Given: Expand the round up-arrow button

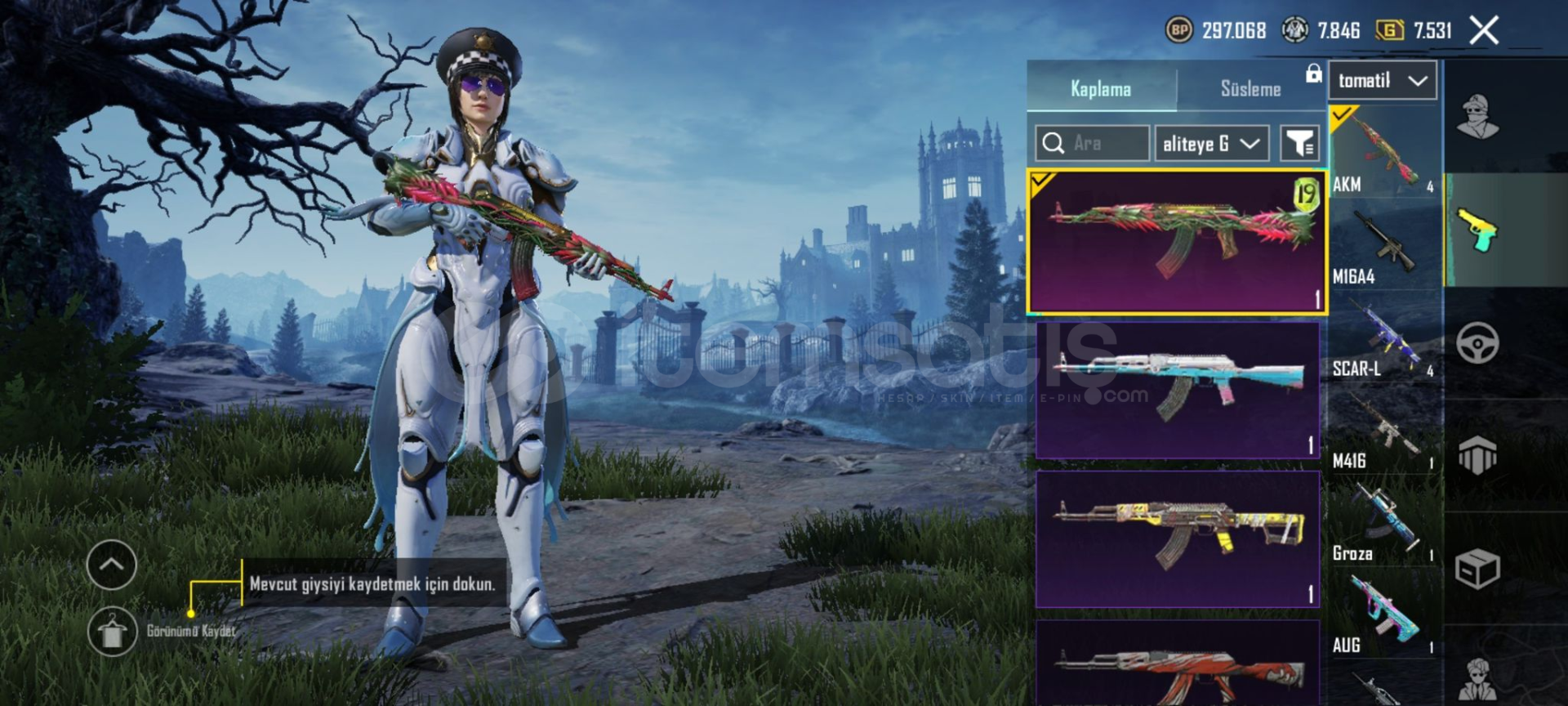Looking at the screenshot, I should pos(112,565).
